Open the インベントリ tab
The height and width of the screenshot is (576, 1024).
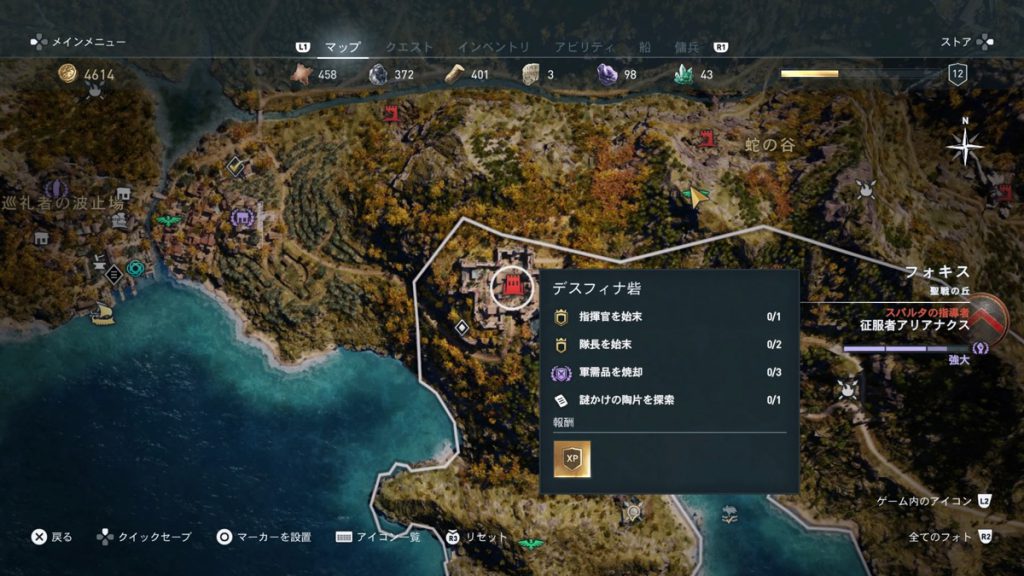[494, 47]
